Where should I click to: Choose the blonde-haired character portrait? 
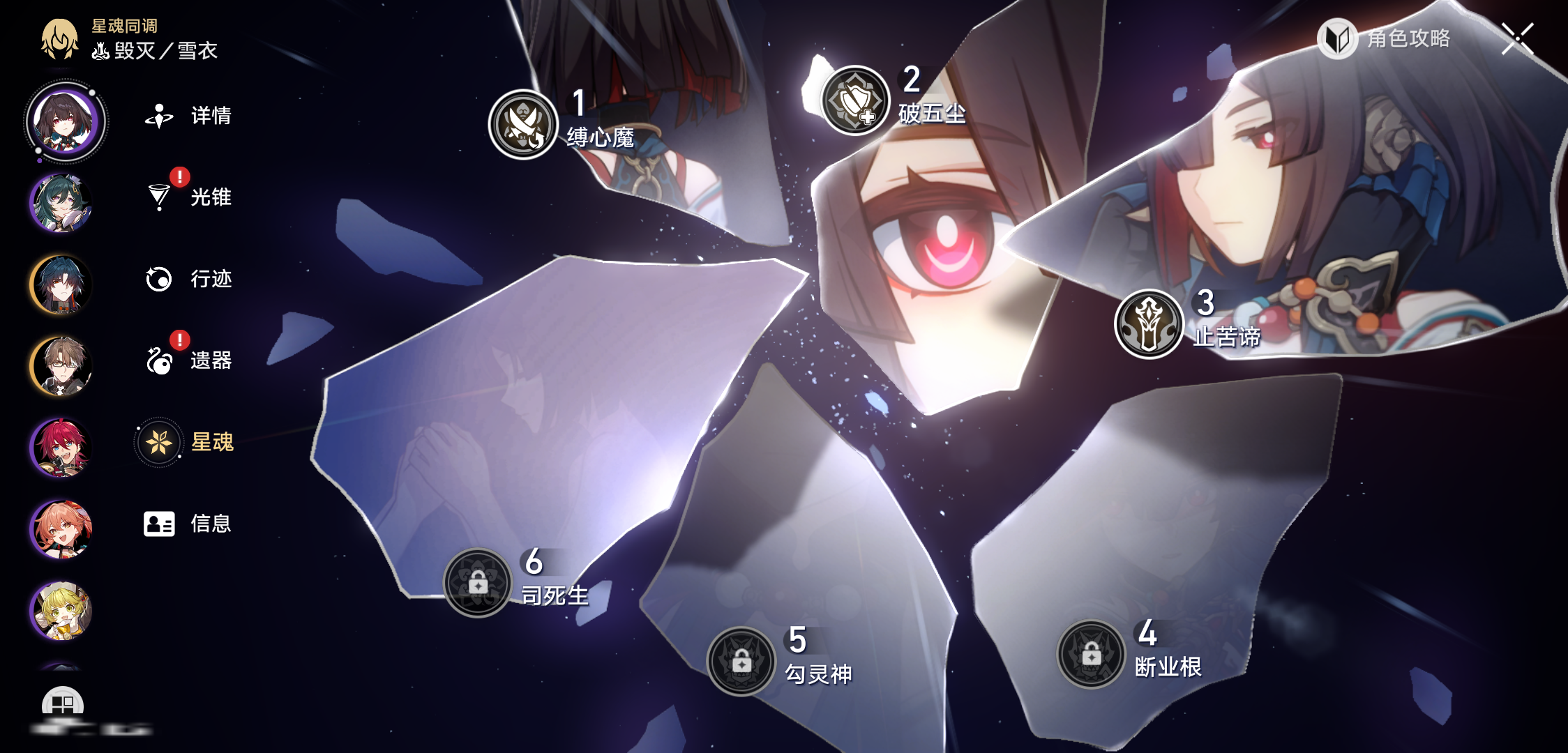[x=61, y=611]
